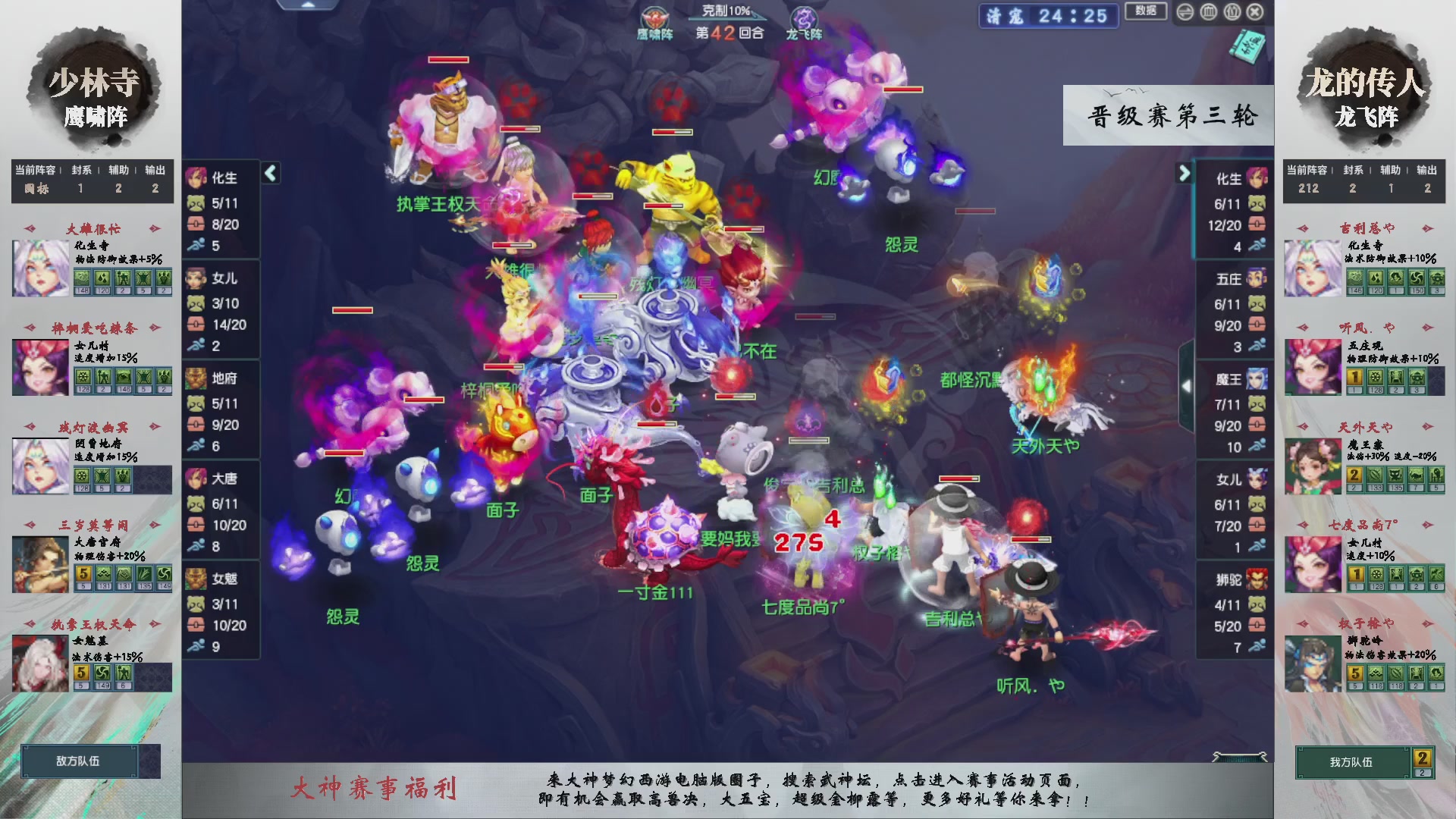
Task: Toggle the grid view icon at top right
Action: tap(1209, 12)
